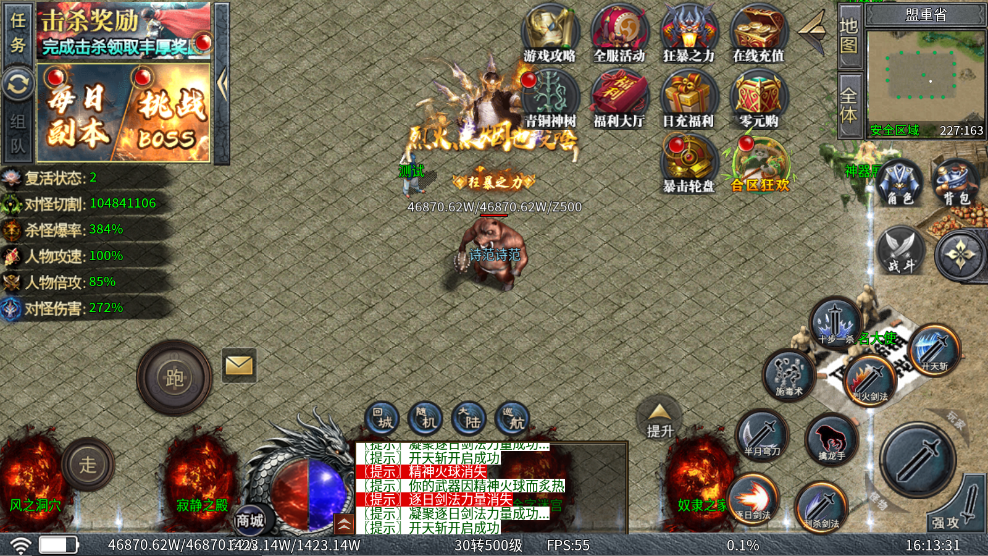Open the 商城 shop button

pyautogui.click(x=250, y=520)
